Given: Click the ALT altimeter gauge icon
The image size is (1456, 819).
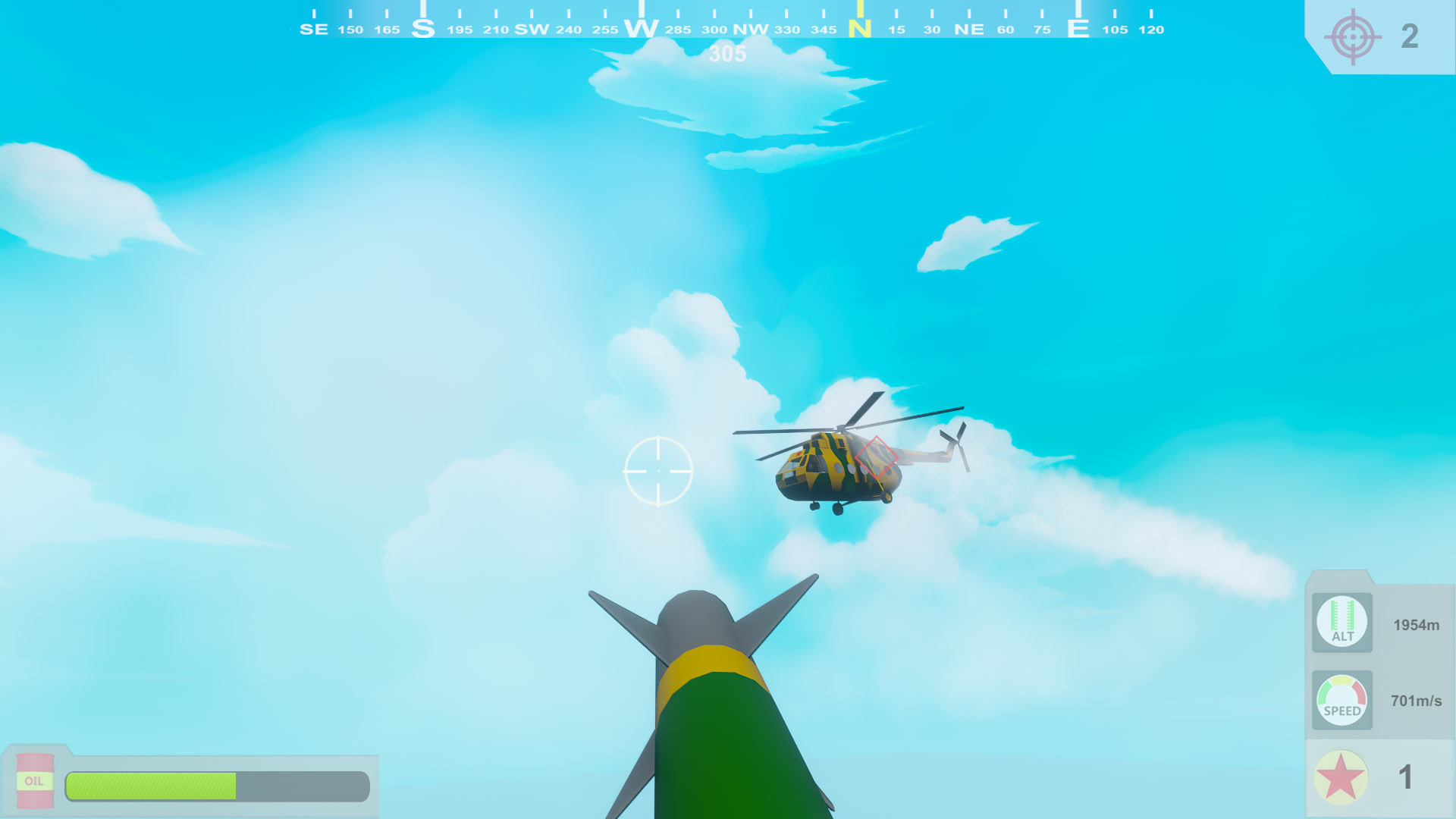Looking at the screenshot, I should click(1341, 622).
